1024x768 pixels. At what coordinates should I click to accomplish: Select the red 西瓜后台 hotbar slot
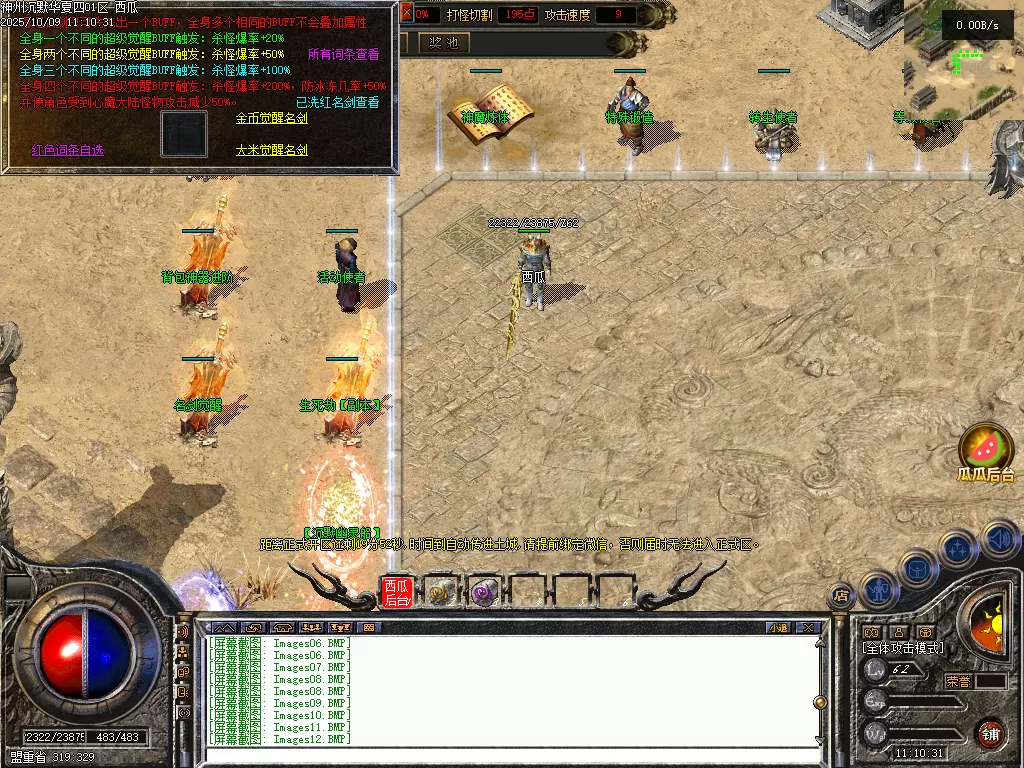397,592
